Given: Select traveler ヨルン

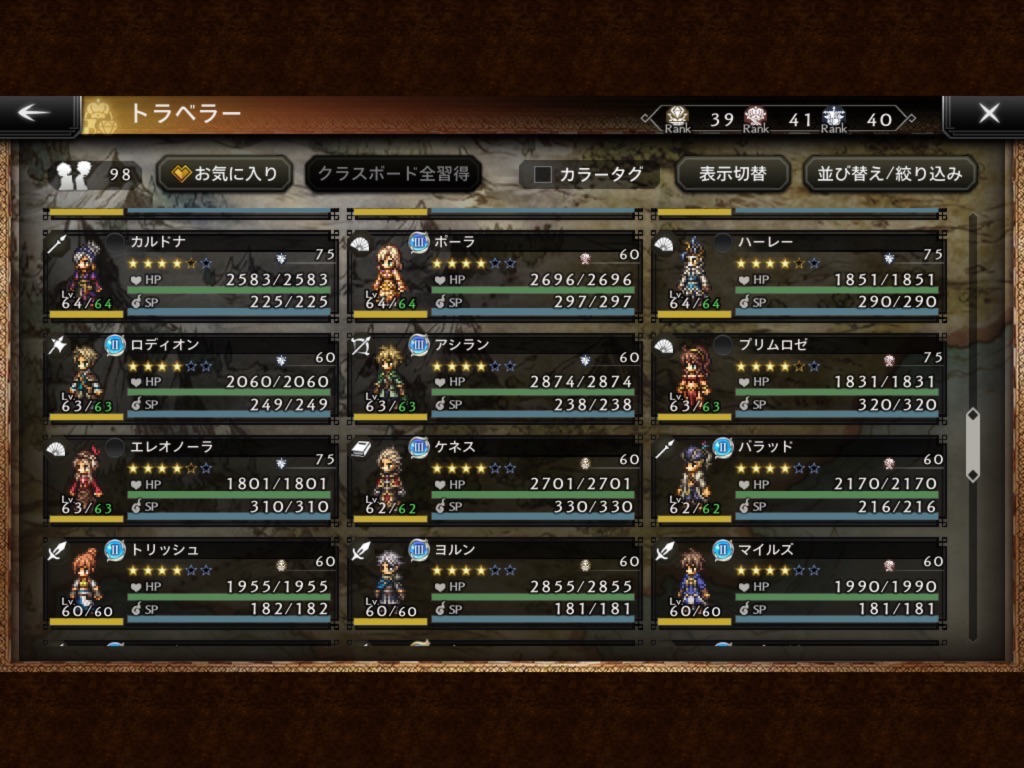Looking at the screenshot, I should pos(494,581).
